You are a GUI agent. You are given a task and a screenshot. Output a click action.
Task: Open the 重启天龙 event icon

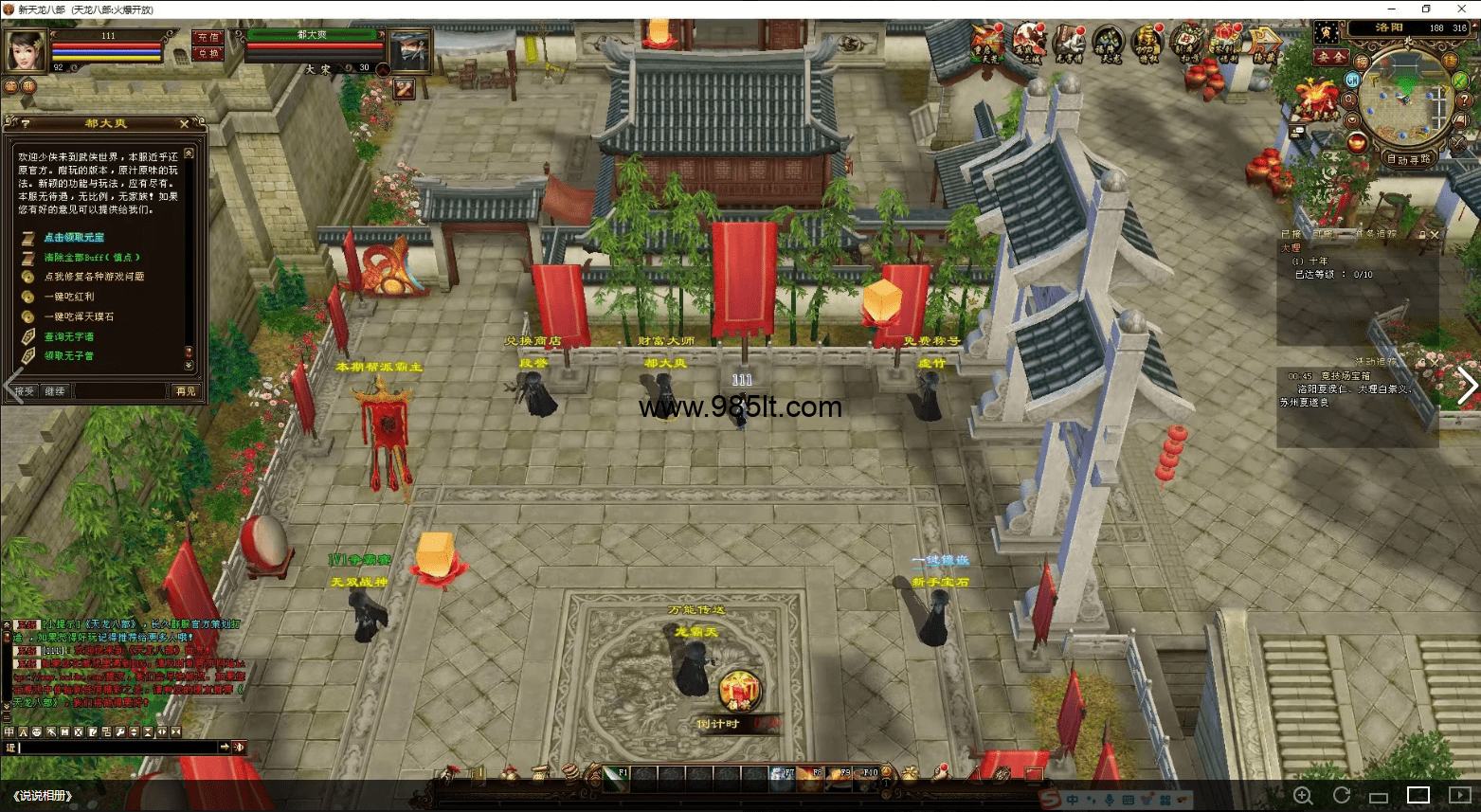click(x=987, y=44)
